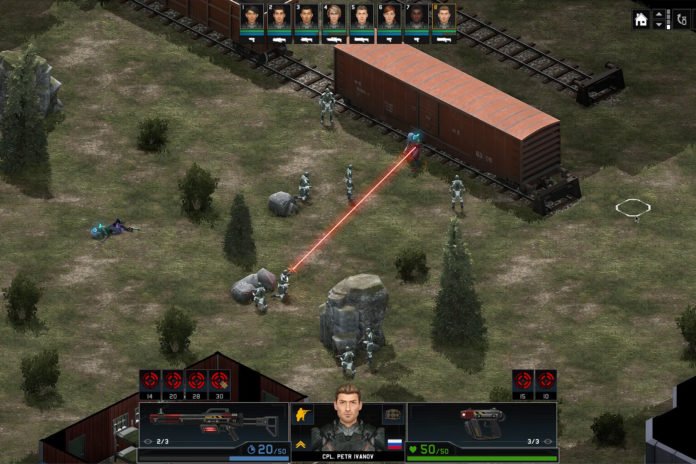Viewport: 696px width, 464px height.
Task: Select the laser rifle weapon slot
Action: [212, 422]
